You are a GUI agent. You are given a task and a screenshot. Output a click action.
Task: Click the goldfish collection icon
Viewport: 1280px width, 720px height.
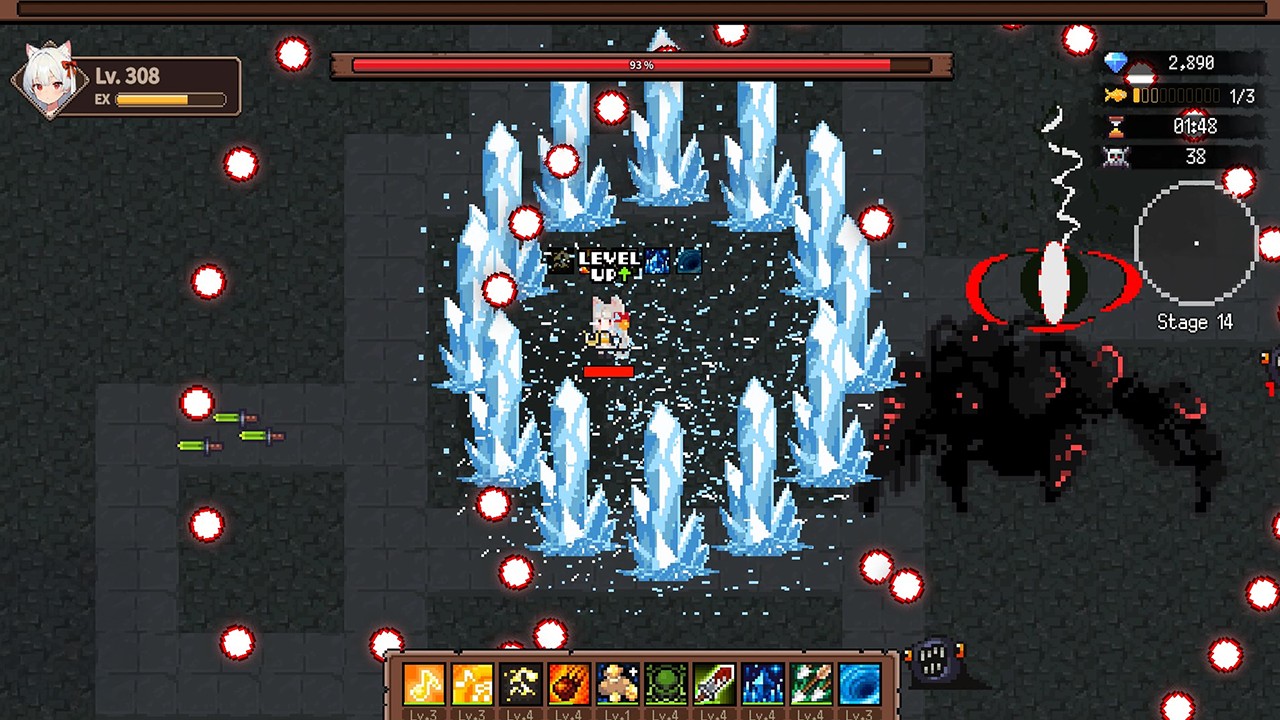(x=1118, y=95)
